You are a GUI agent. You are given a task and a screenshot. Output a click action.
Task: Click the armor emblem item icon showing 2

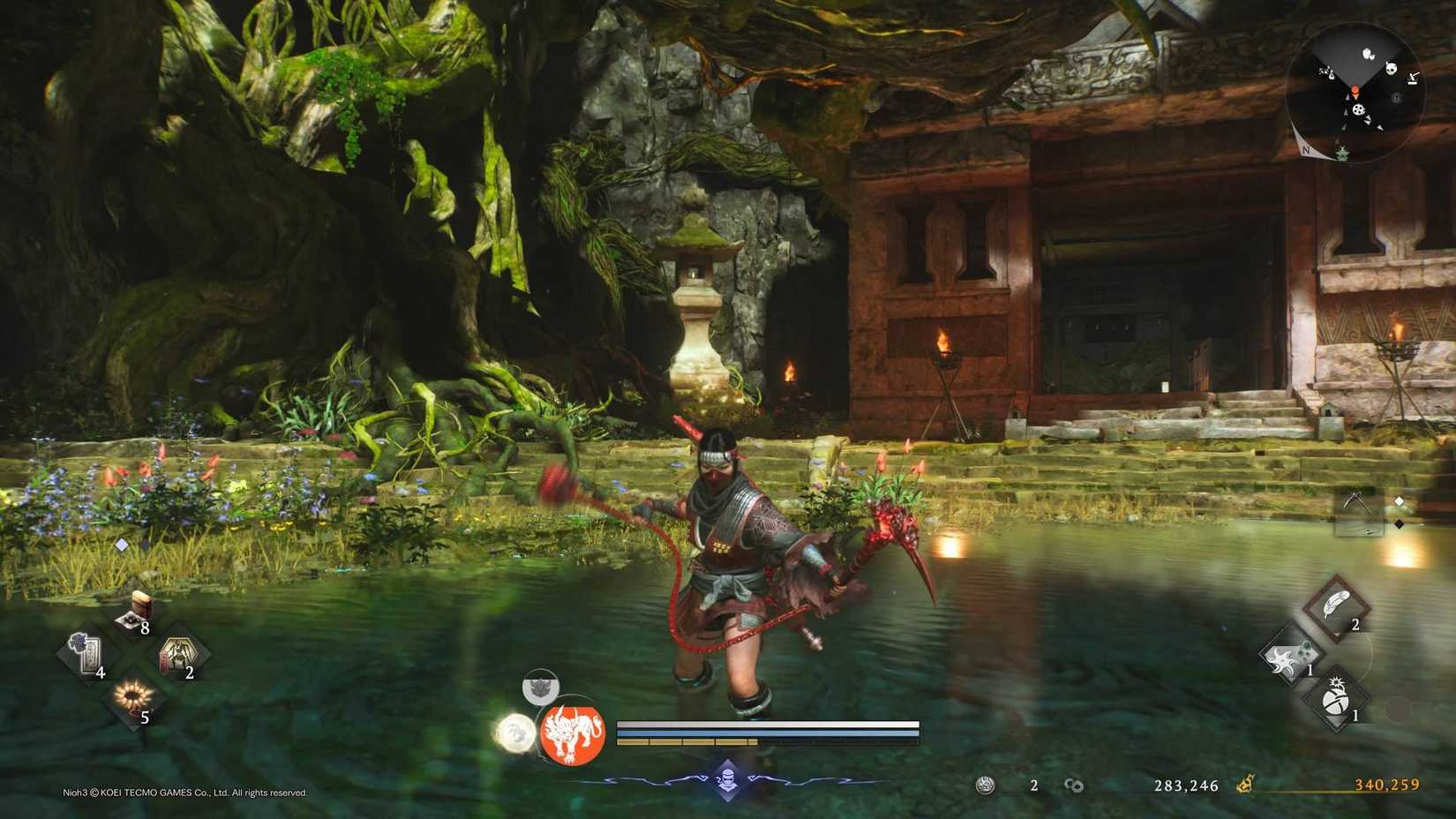pos(178,655)
